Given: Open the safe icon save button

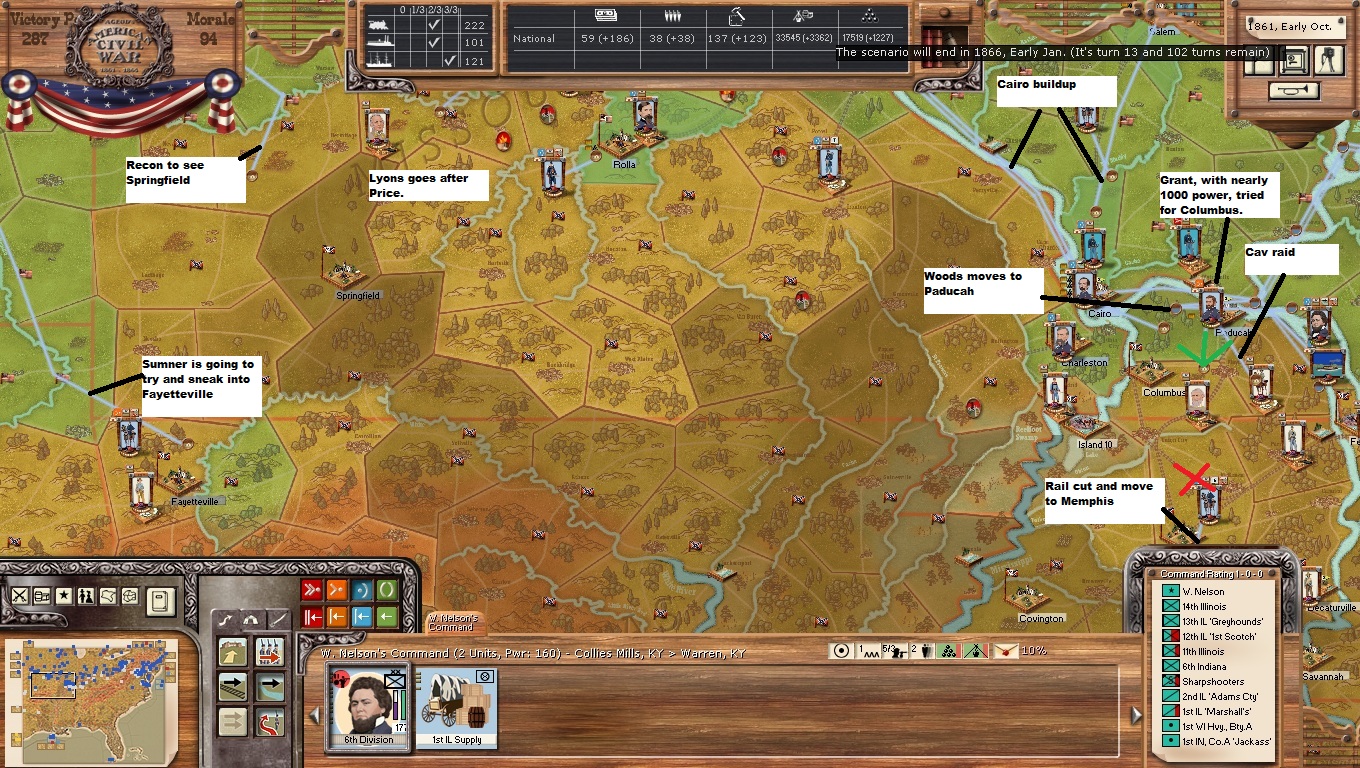Looking at the screenshot, I should point(1293,60).
